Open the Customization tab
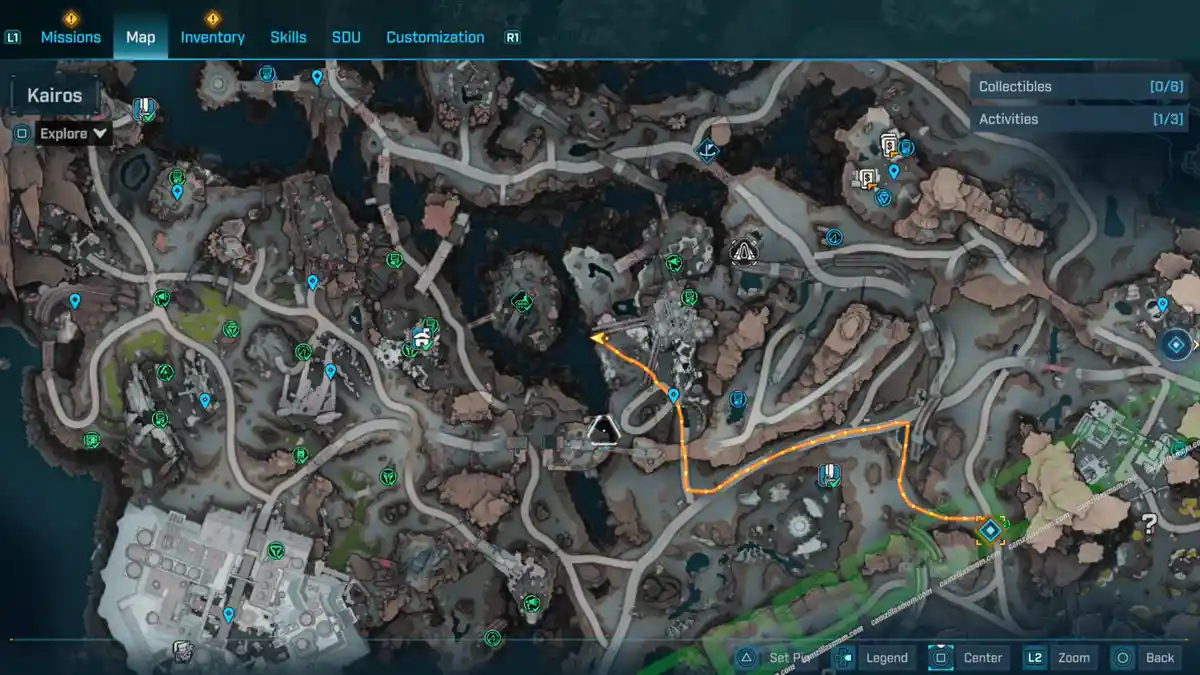The image size is (1200, 675). coord(435,37)
